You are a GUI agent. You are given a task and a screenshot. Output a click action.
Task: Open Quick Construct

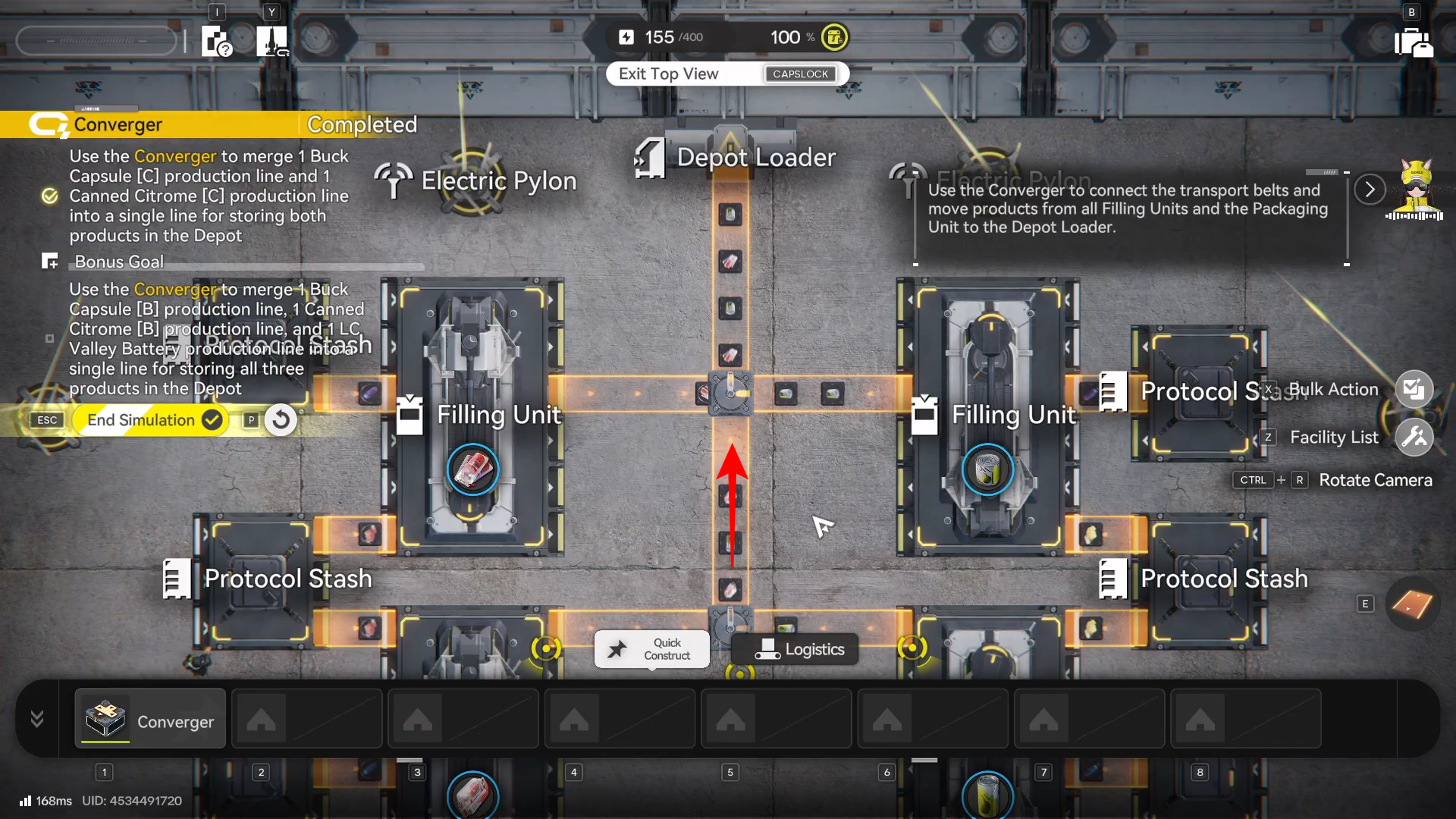[x=652, y=649]
